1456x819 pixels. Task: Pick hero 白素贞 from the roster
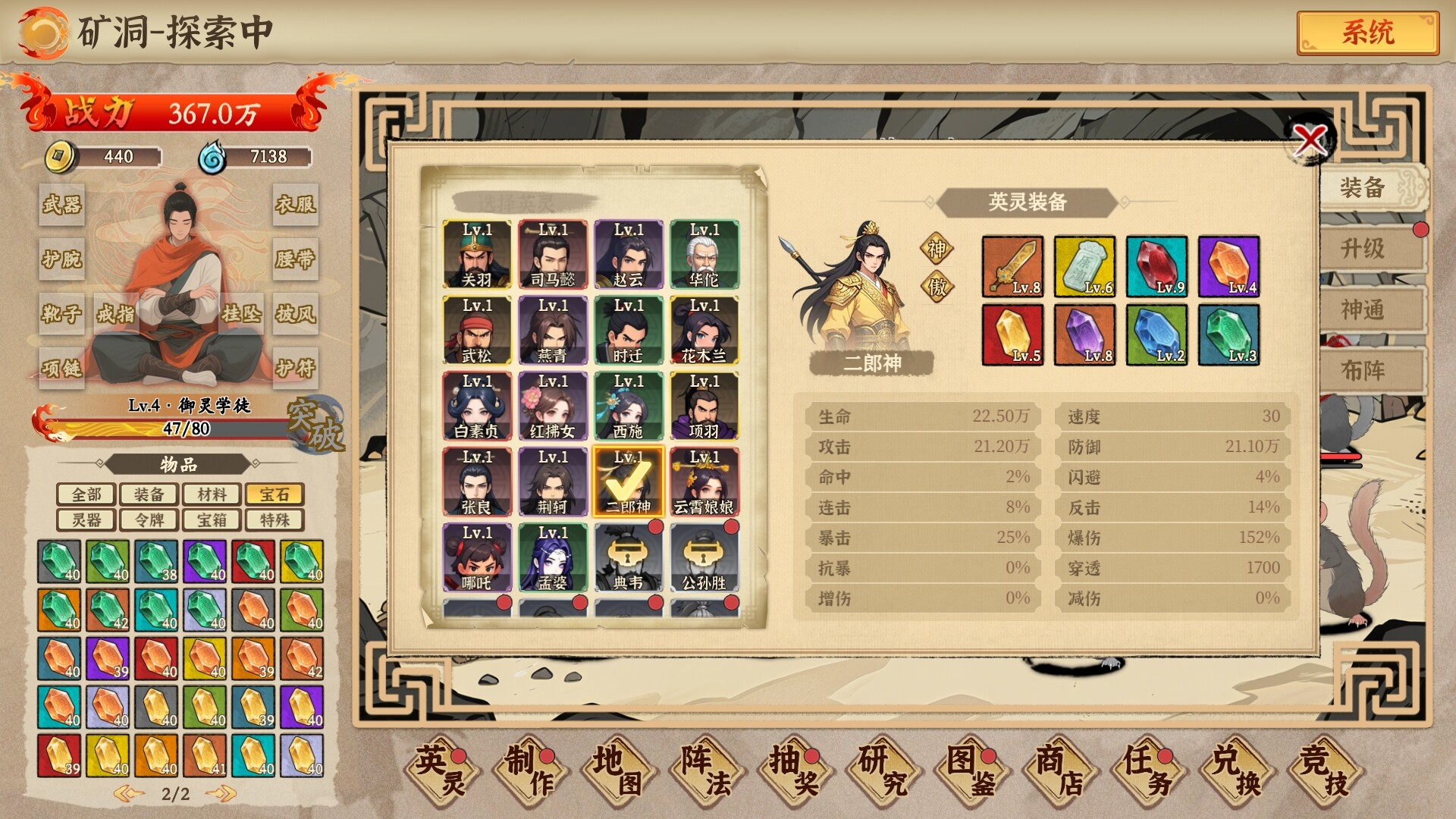(477, 406)
